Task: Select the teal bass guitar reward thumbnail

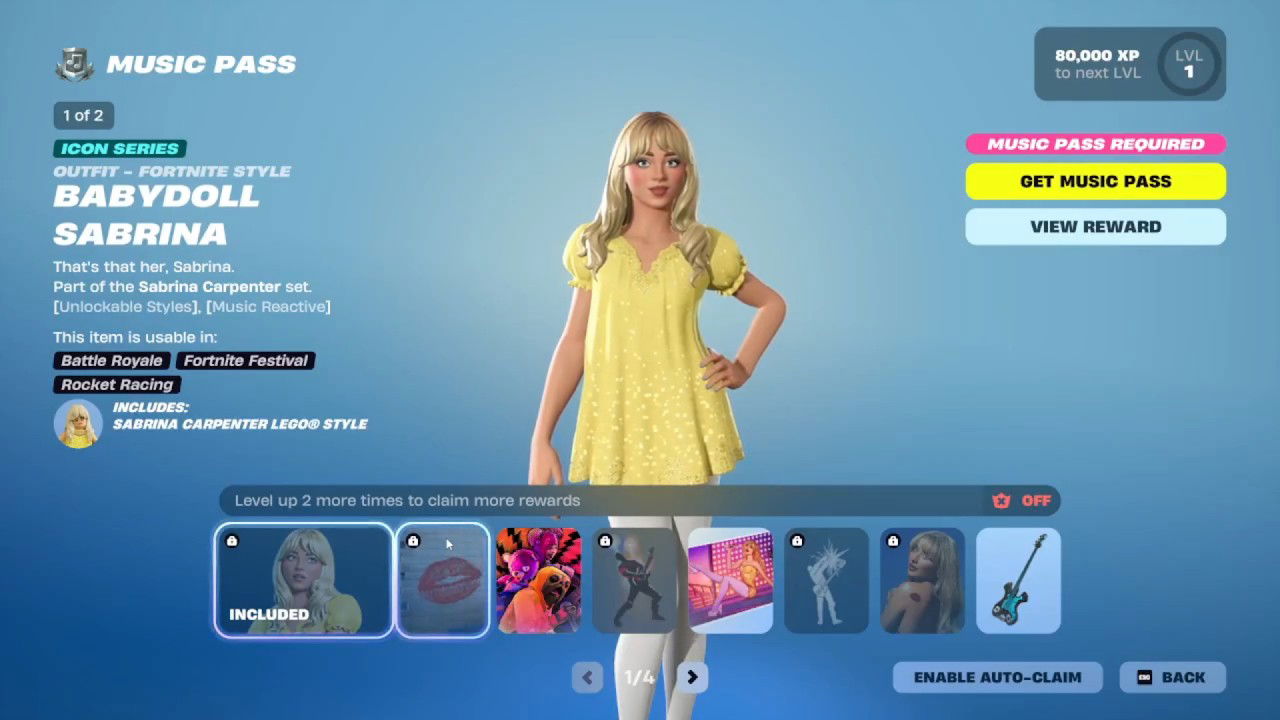Action: click(x=1018, y=581)
